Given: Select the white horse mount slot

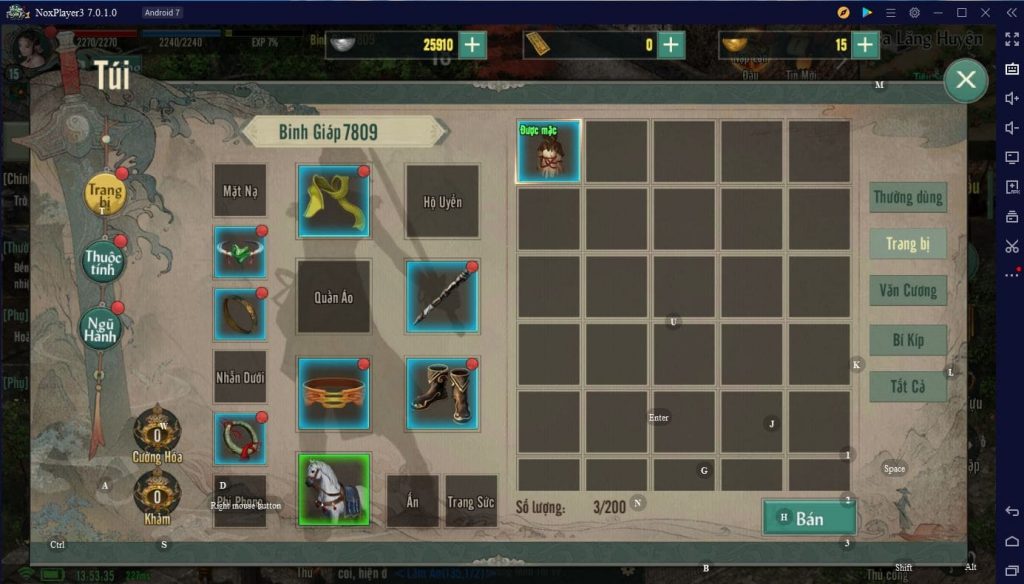Looking at the screenshot, I should (x=334, y=489).
